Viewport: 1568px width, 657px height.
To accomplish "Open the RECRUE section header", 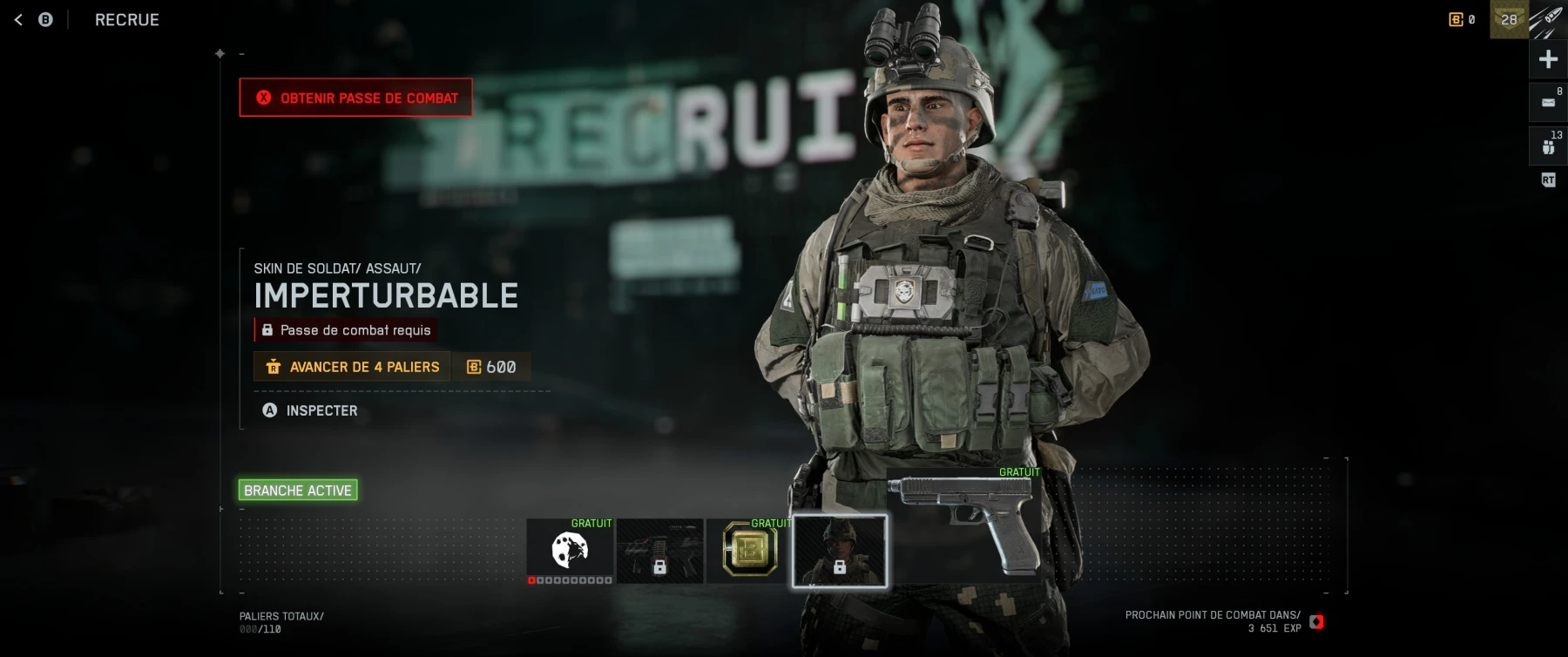I will (126, 19).
